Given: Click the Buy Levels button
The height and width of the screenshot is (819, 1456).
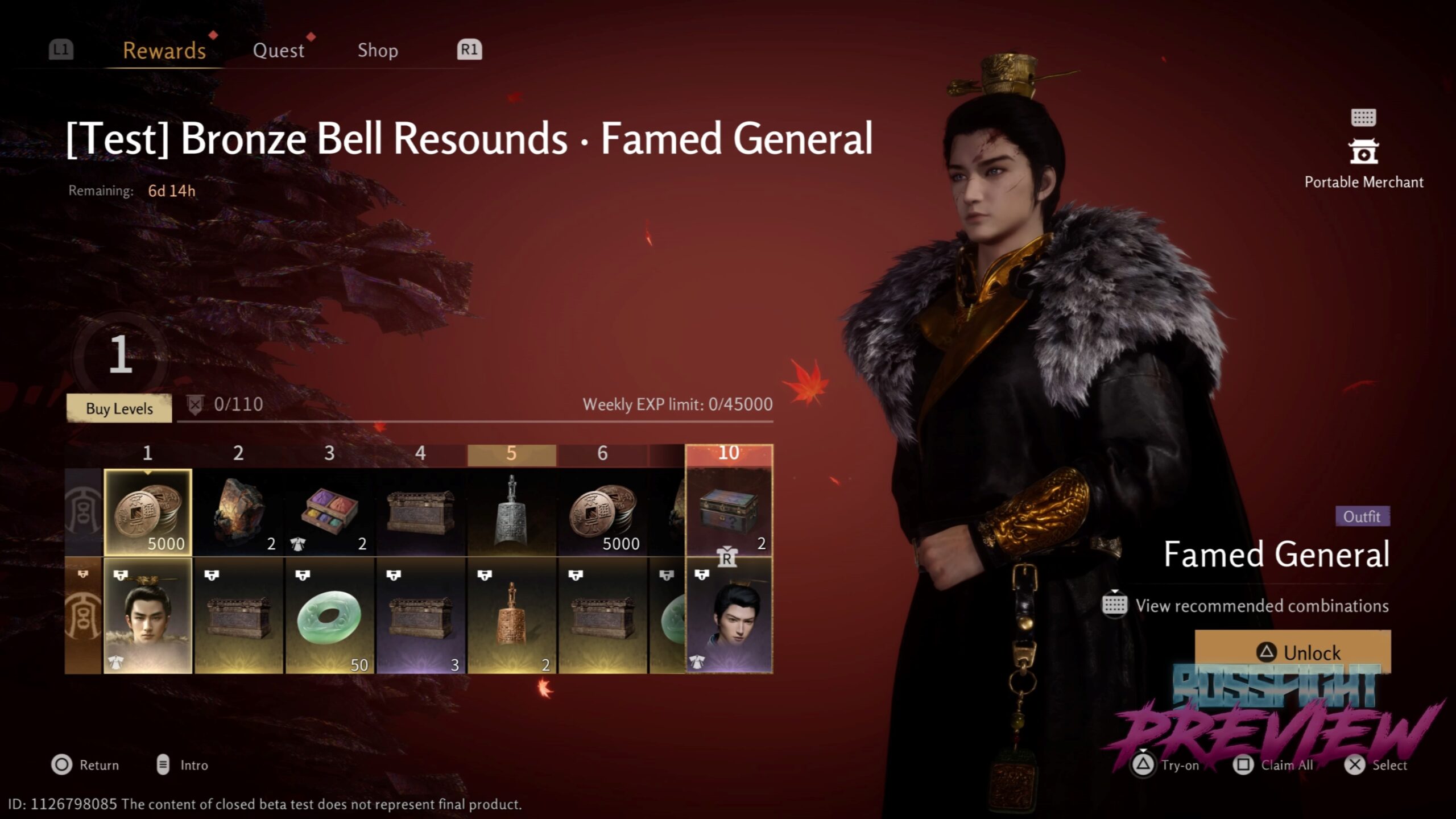Looking at the screenshot, I should coord(119,408).
